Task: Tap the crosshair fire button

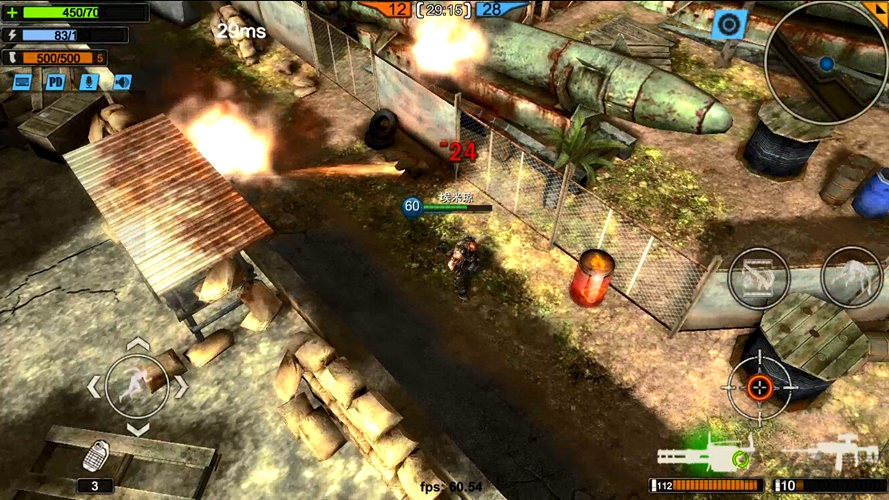Action: [759, 386]
